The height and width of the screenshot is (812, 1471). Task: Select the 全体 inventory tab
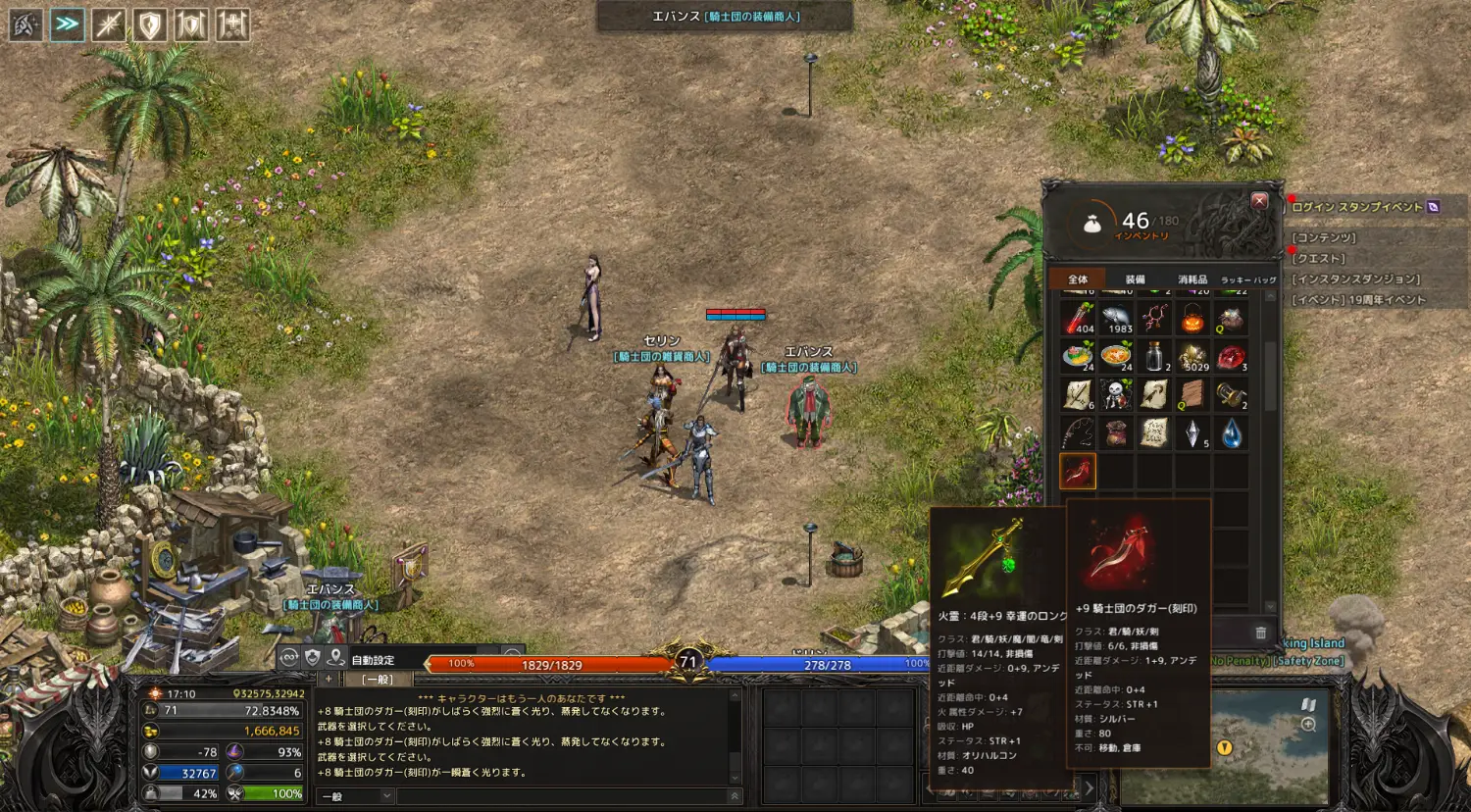pyautogui.click(x=1078, y=279)
